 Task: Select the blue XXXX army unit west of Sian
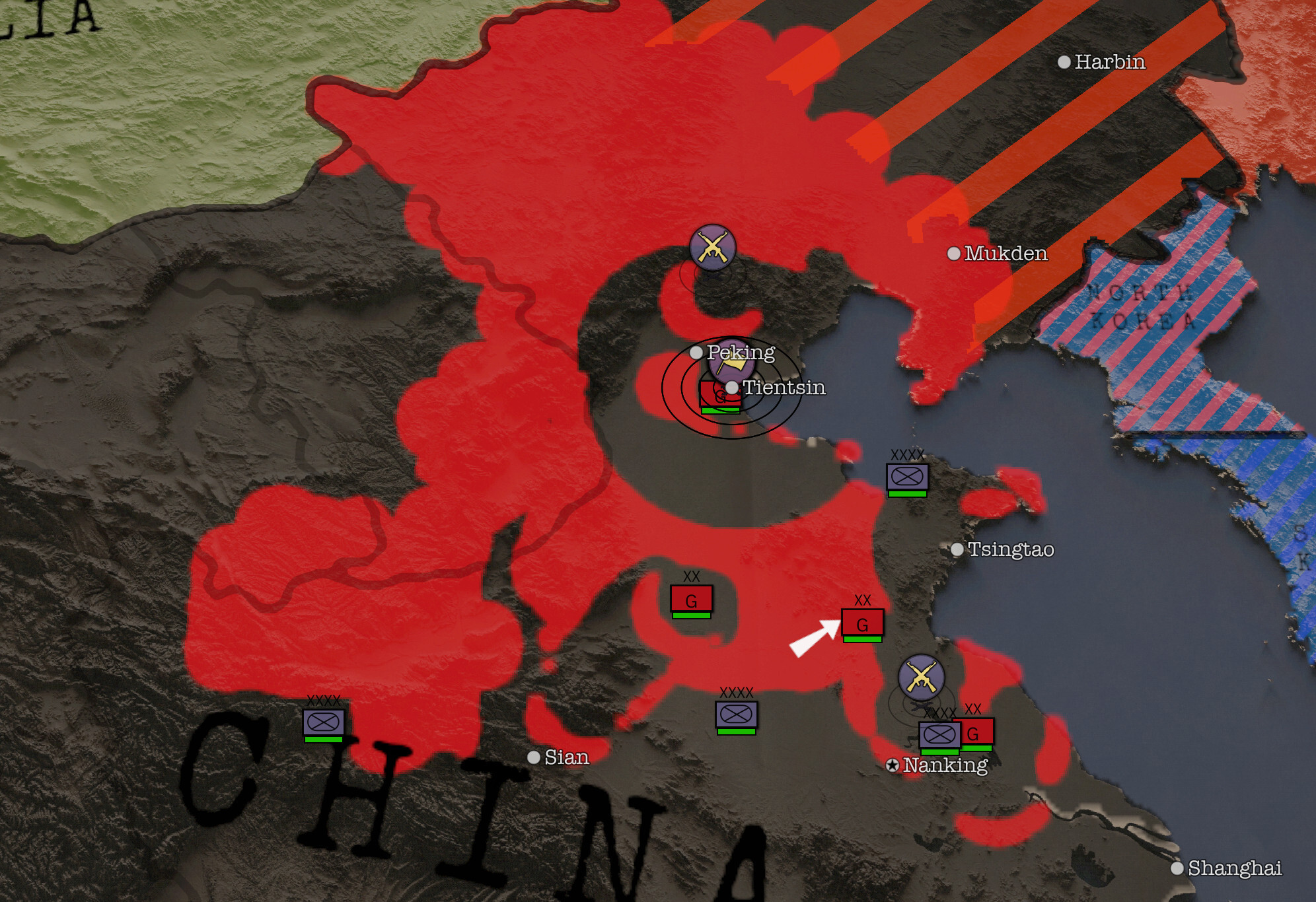(x=323, y=722)
